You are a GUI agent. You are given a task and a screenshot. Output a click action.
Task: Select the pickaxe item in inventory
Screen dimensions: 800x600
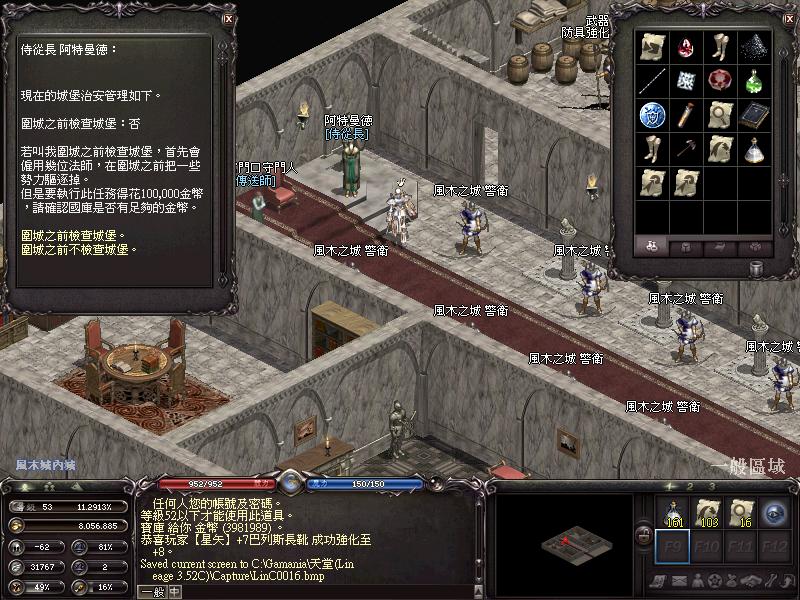tap(686, 149)
